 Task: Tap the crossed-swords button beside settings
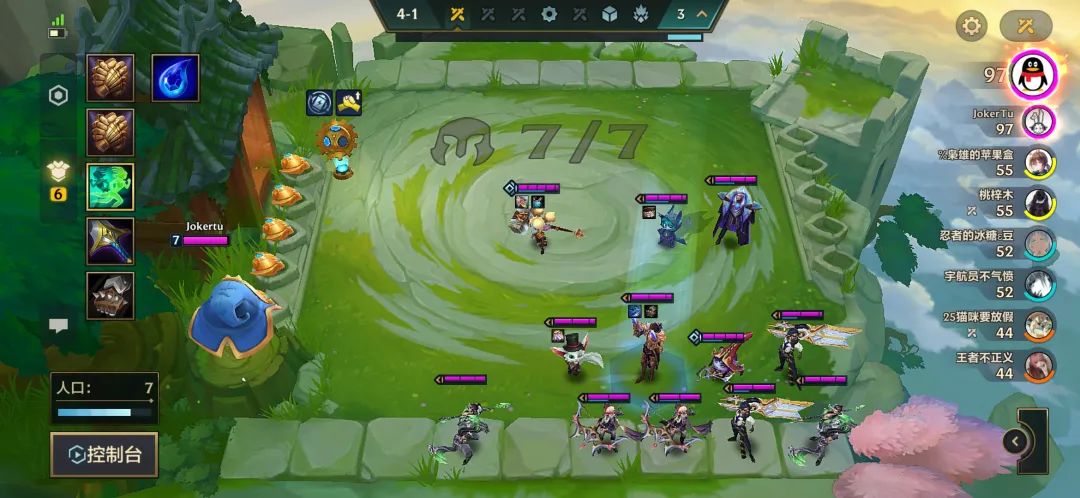[x=1025, y=26]
